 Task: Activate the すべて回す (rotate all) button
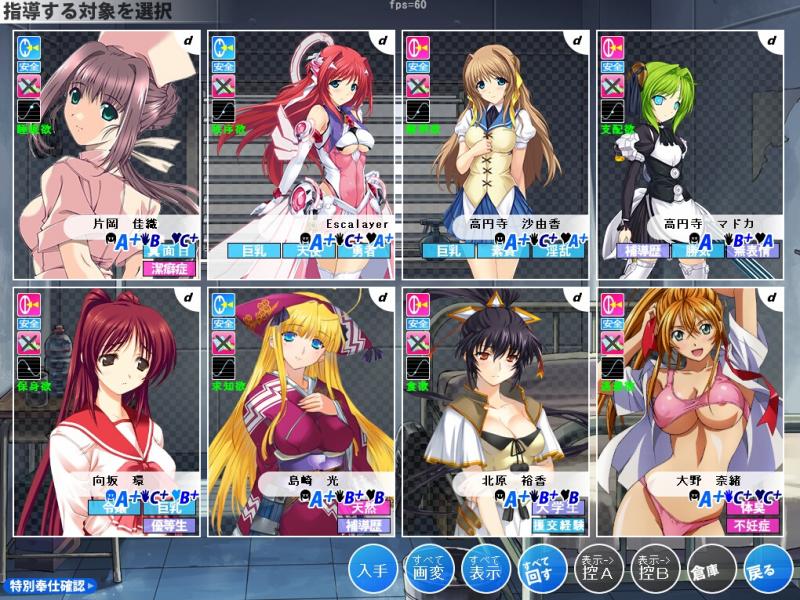(541, 570)
